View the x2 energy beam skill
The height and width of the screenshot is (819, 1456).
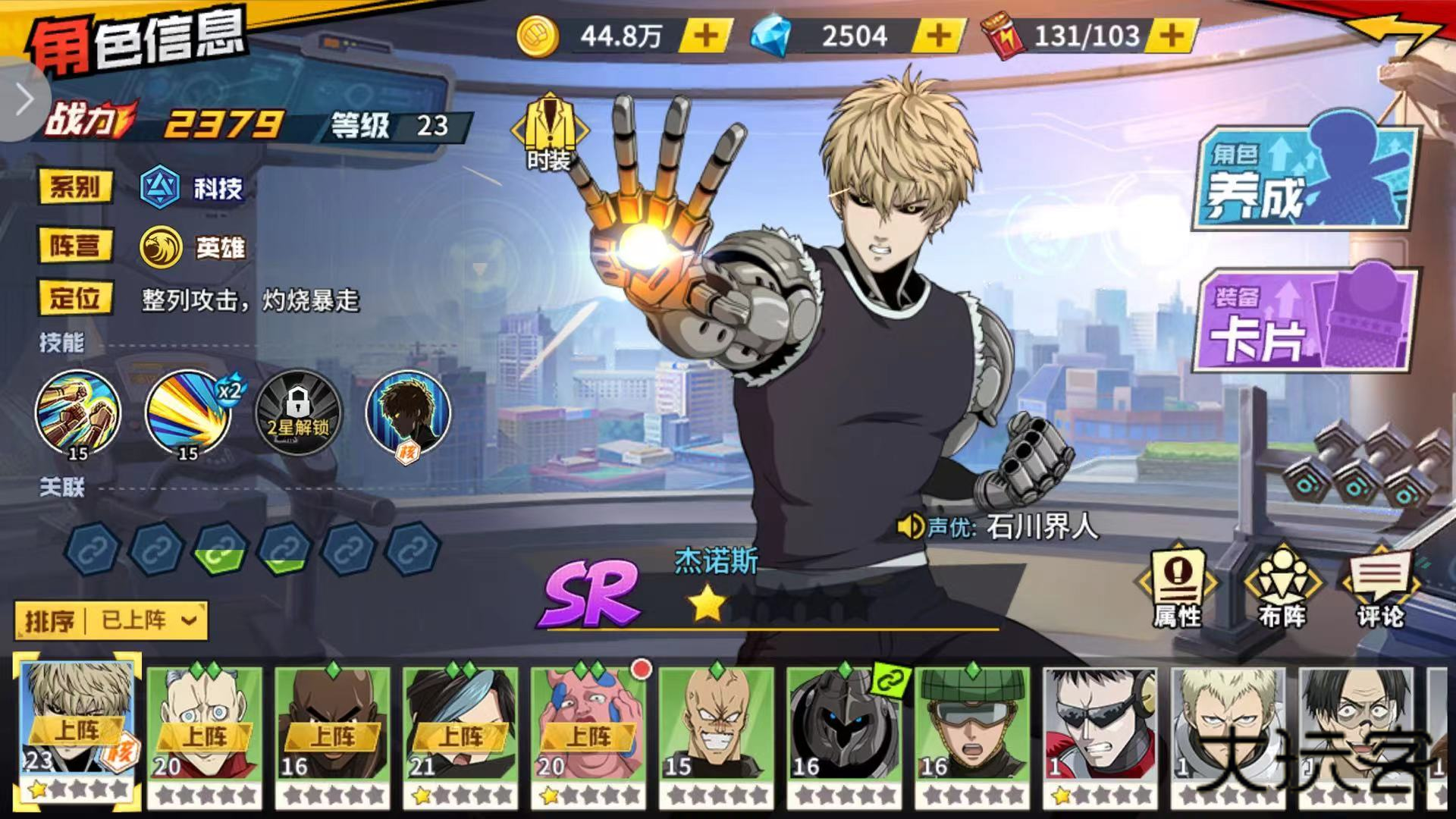(189, 413)
